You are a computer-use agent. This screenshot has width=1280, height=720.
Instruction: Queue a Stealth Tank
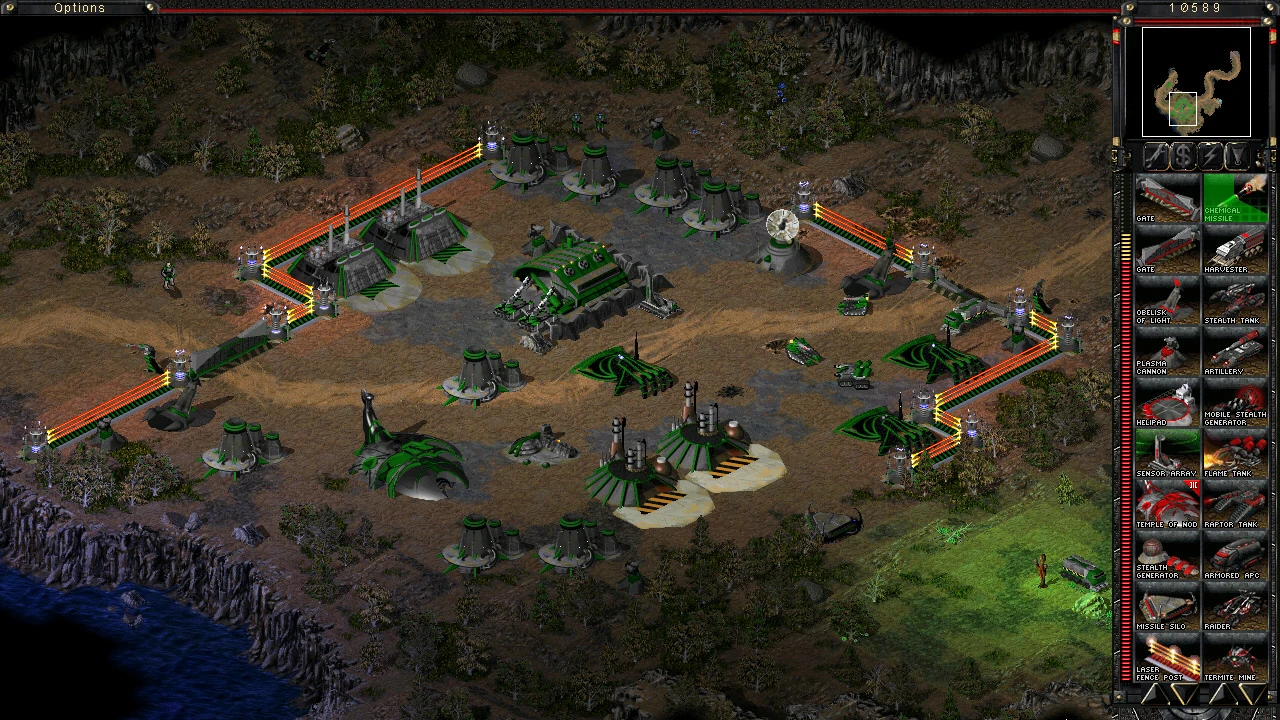(x=1235, y=301)
